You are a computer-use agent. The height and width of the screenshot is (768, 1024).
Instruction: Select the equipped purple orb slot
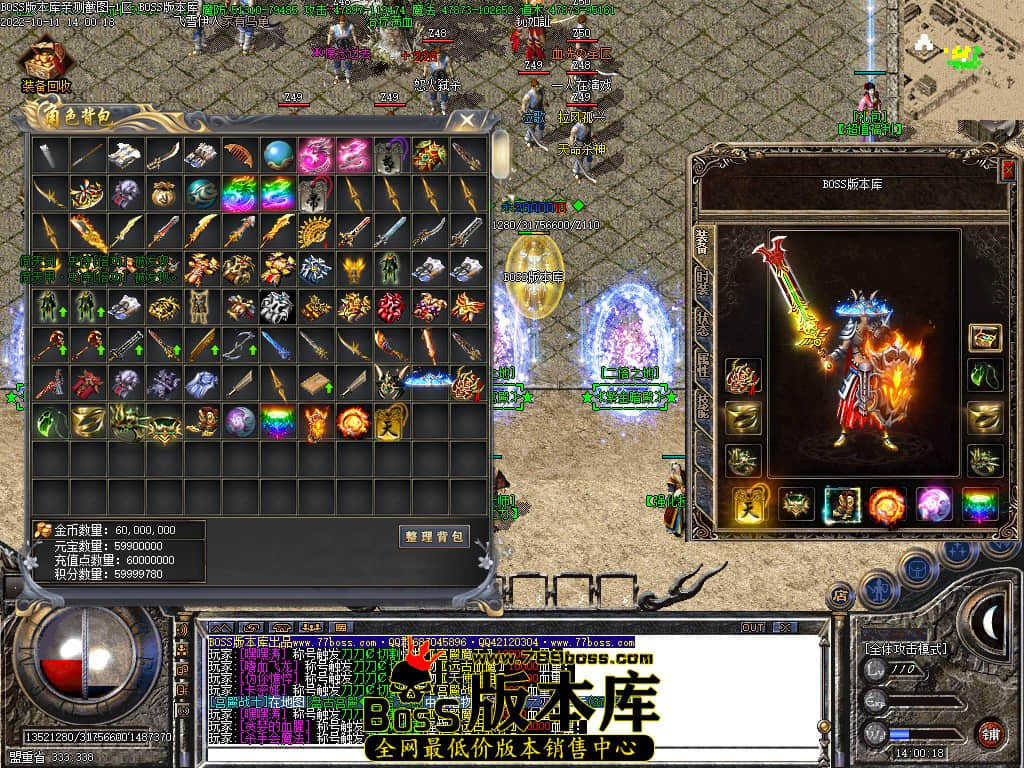(x=935, y=505)
